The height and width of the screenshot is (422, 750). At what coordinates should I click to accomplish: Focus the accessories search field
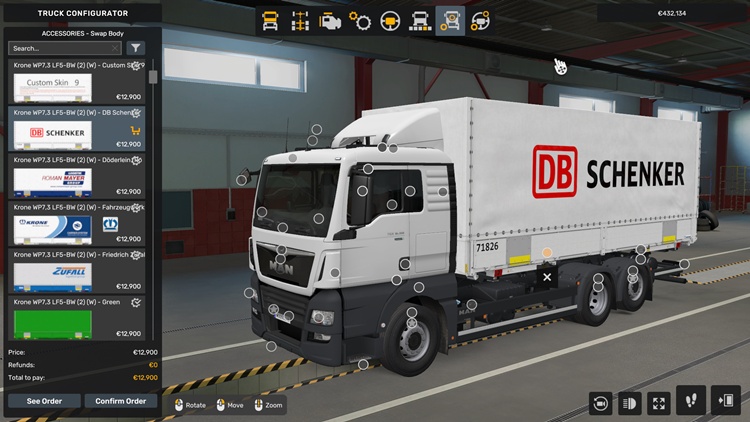tap(62, 48)
